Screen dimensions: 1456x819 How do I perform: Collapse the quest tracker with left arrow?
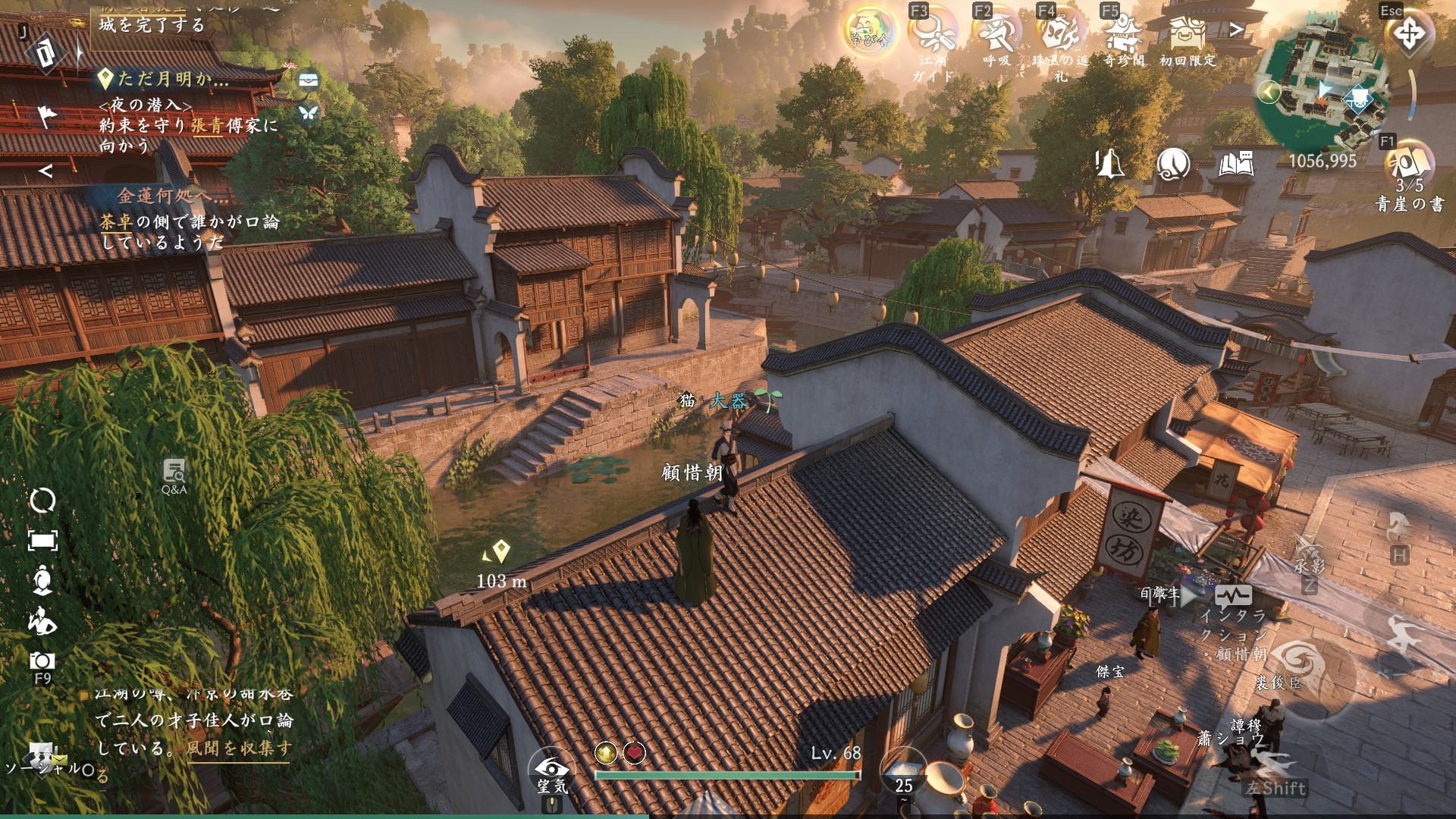coord(45,171)
